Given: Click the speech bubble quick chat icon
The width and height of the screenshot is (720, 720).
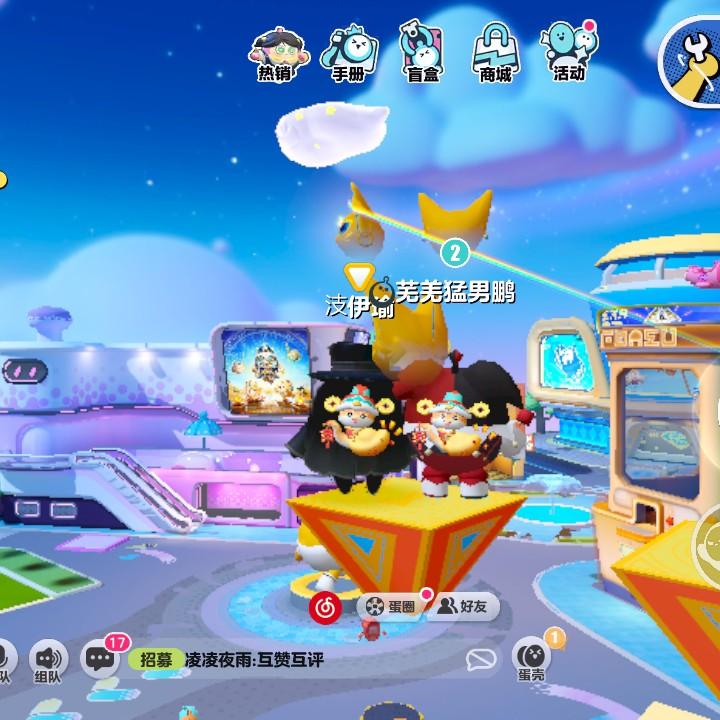Looking at the screenshot, I should [x=482, y=660].
